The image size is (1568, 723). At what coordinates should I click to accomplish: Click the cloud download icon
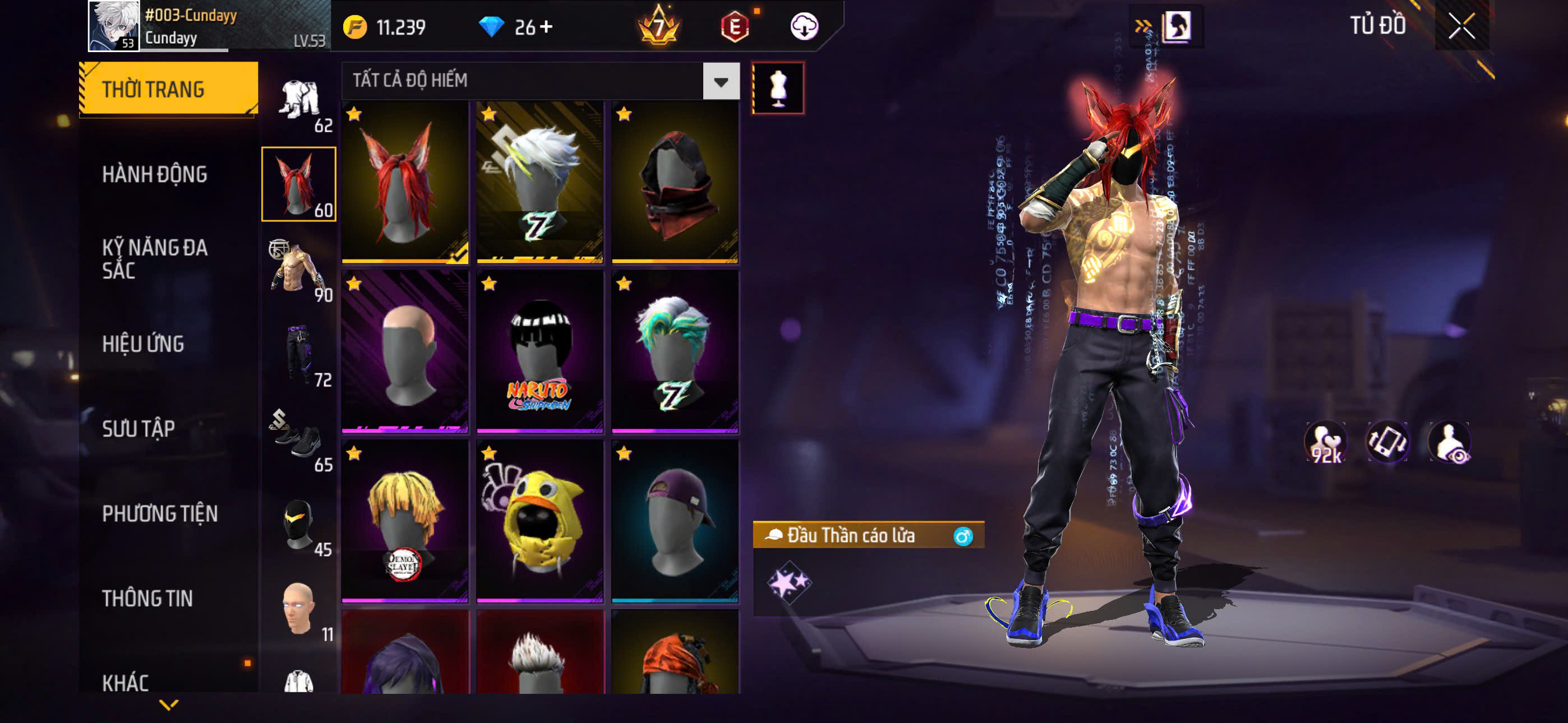[x=804, y=27]
